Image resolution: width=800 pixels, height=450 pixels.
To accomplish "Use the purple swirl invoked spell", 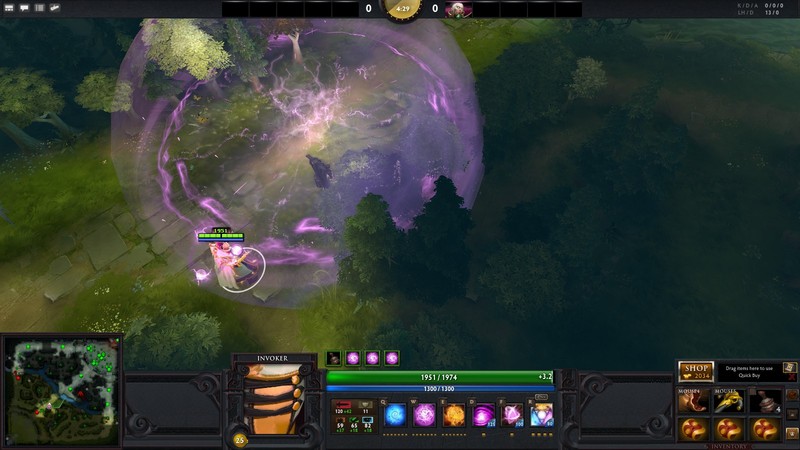I will tap(484, 414).
